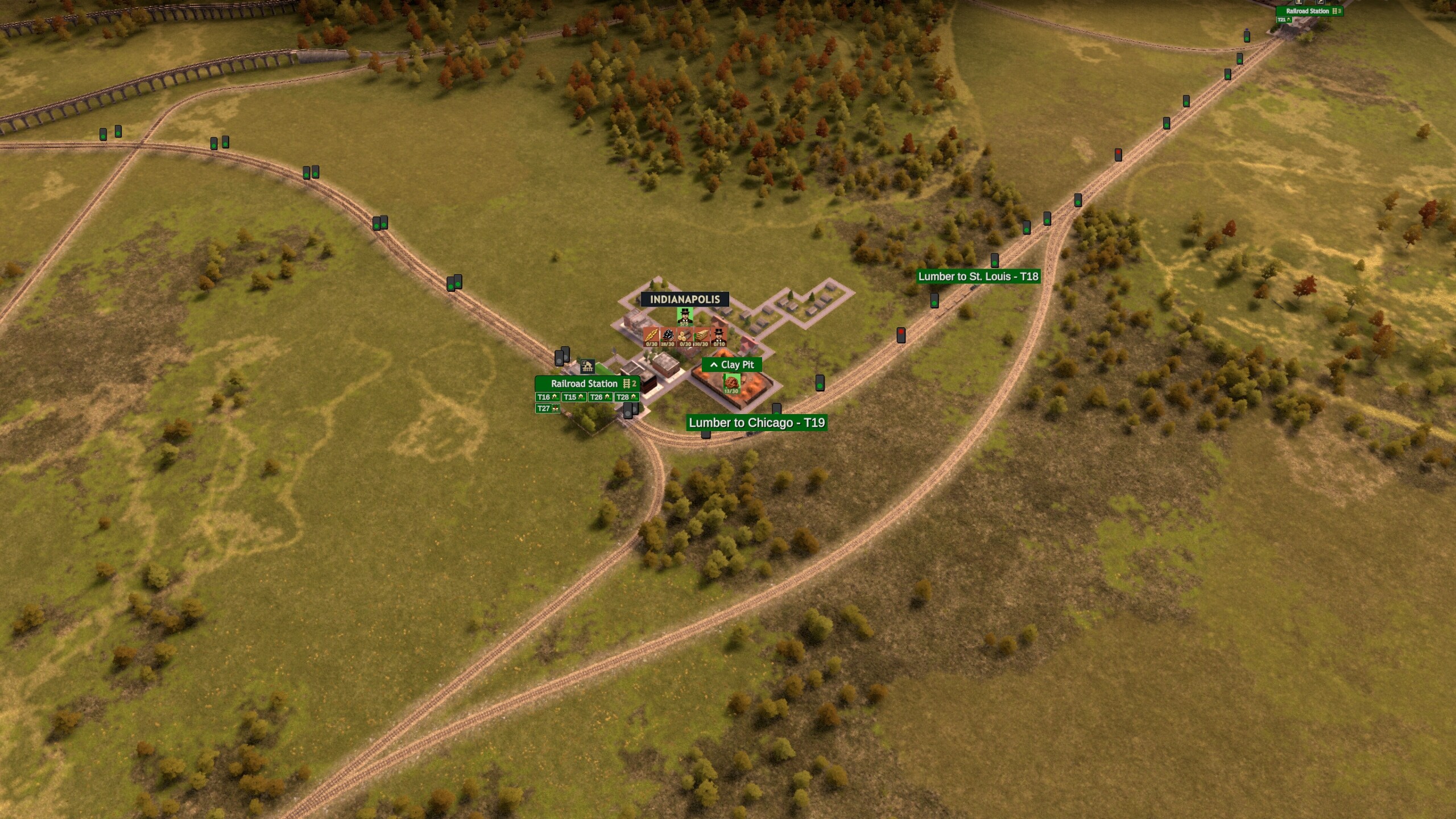Select train tag T16
This screenshot has width=1456, height=819.
coord(547,397)
